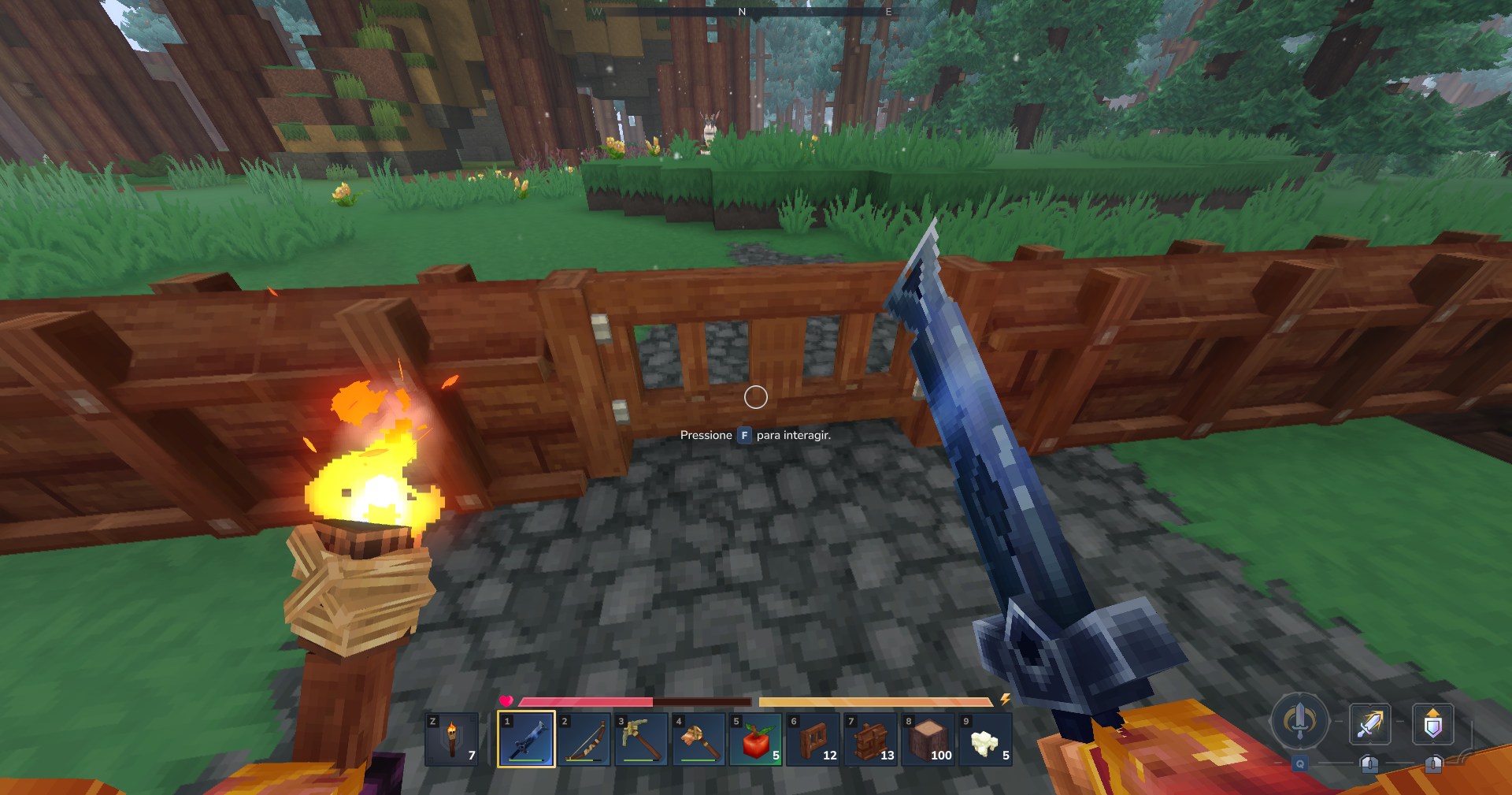Activate the circular sword signature ability
1512x795 pixels.
pyautogui.click(x=1300, y=720)
